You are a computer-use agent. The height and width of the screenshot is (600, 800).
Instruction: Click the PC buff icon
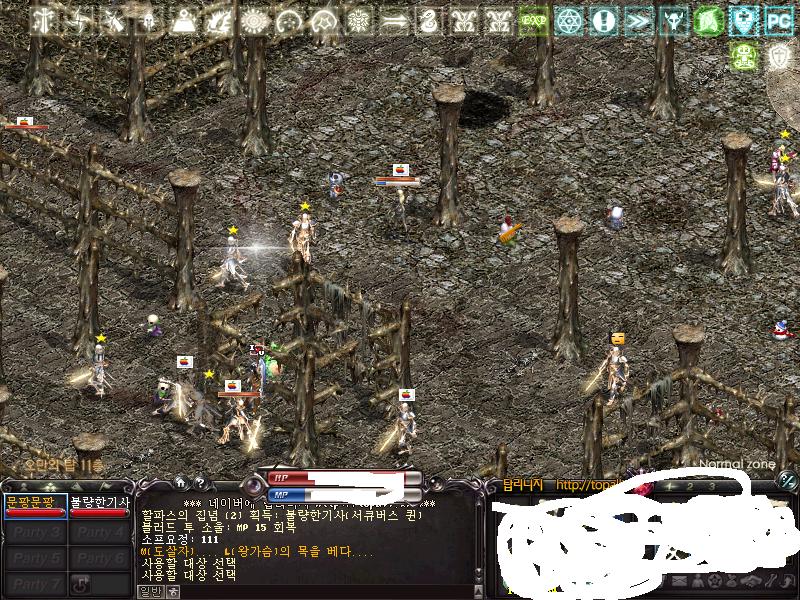(778, 19)
